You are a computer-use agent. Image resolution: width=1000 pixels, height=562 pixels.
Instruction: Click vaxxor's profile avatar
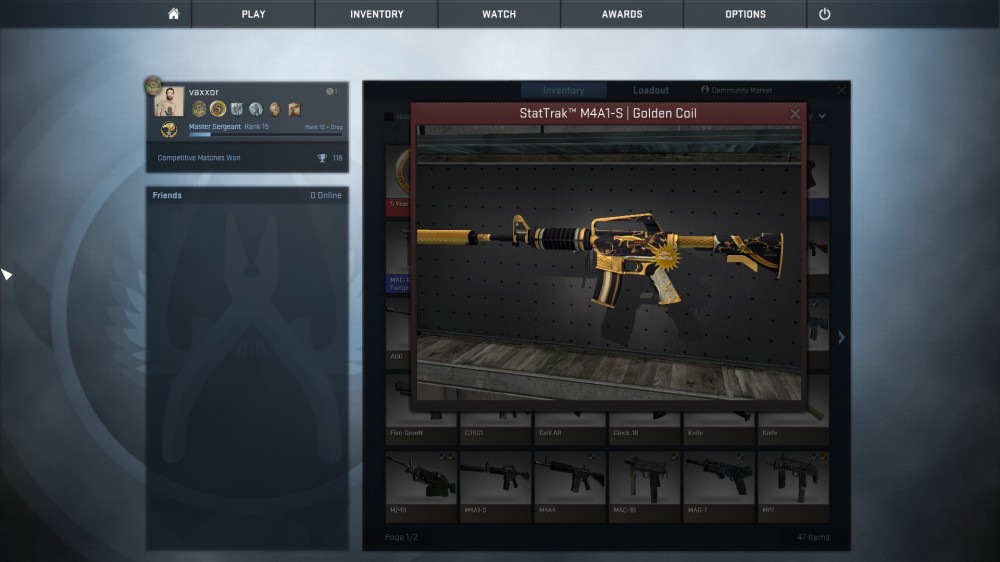click(x=169, y=102)
